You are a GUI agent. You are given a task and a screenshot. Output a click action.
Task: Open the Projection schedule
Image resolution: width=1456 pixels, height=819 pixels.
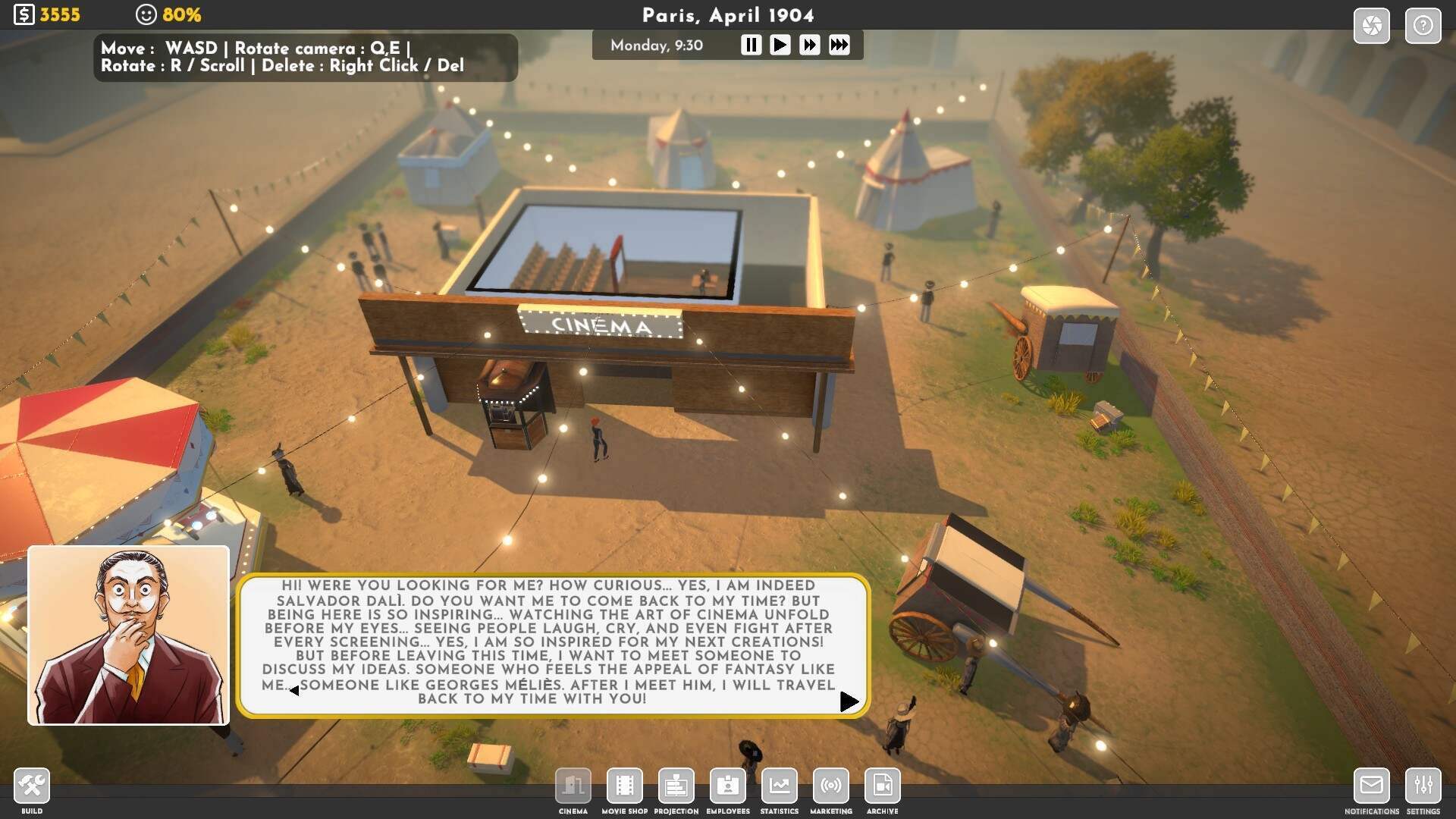pos(676,786)
